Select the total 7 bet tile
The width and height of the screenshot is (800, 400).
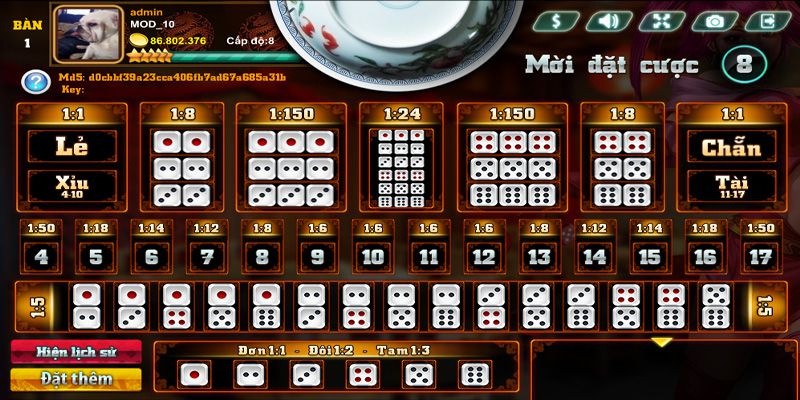click(207, 256)
